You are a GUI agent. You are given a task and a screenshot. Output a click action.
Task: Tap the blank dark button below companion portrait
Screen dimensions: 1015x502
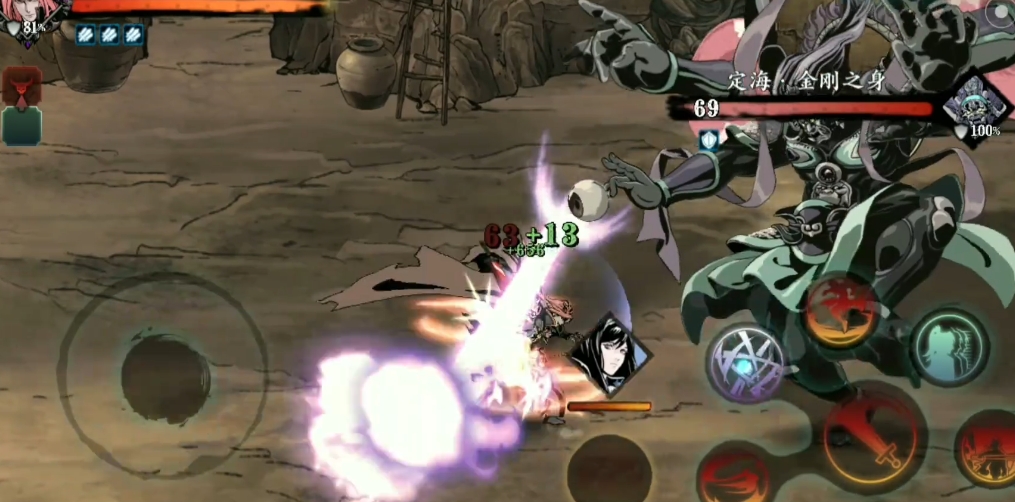609,466
